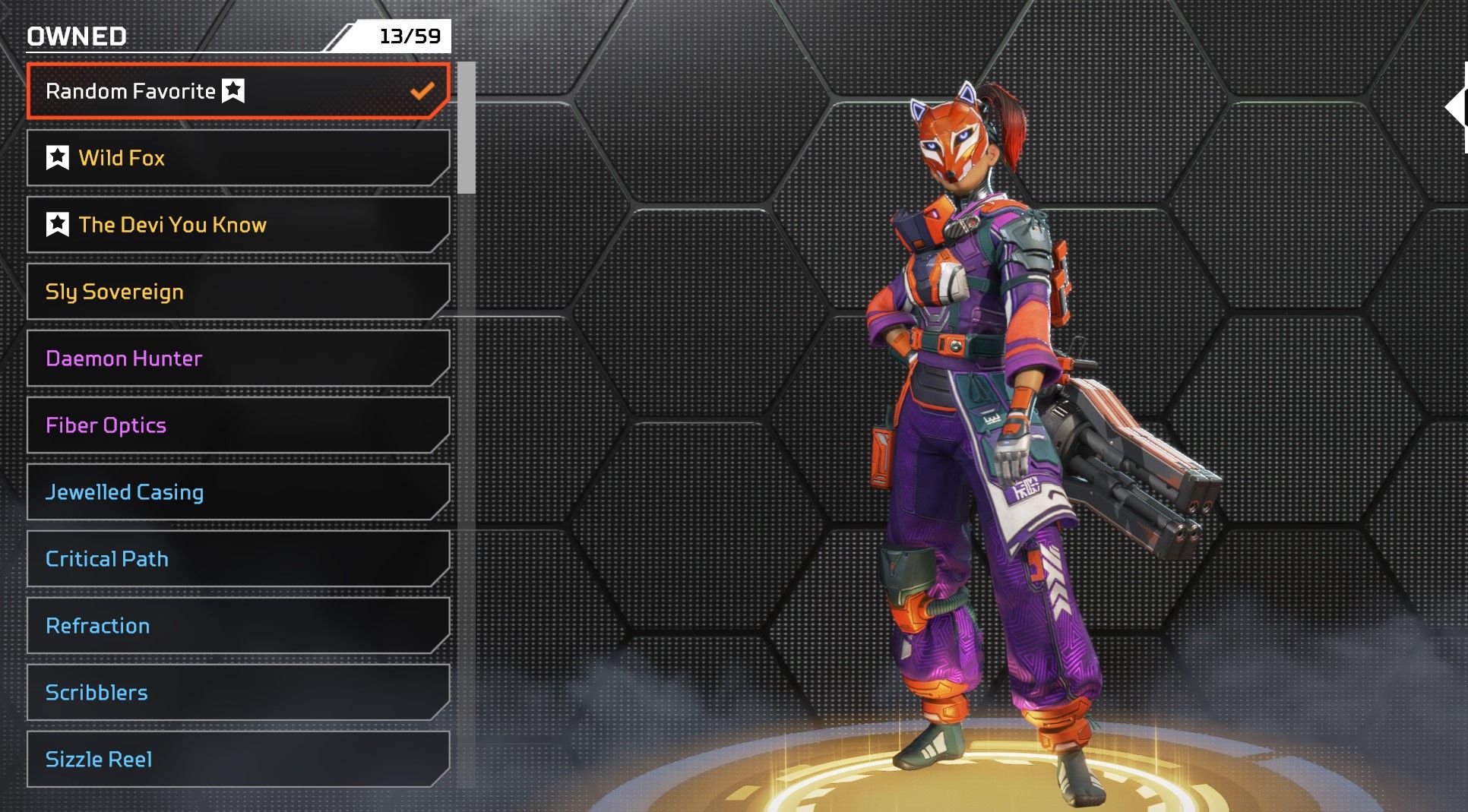Choose the Wild Fox skin

click(x=237, y=158)
